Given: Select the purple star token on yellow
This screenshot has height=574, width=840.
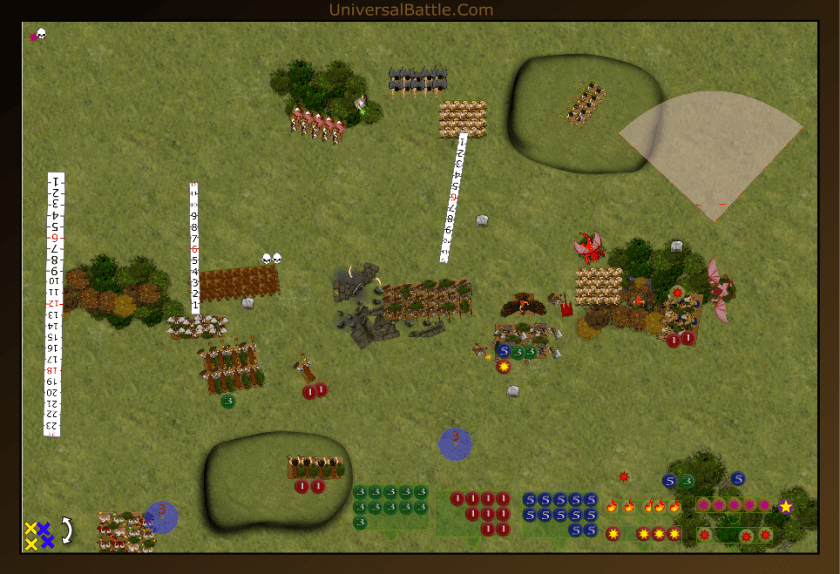Looking at the screenshot, I should (786, 506).
